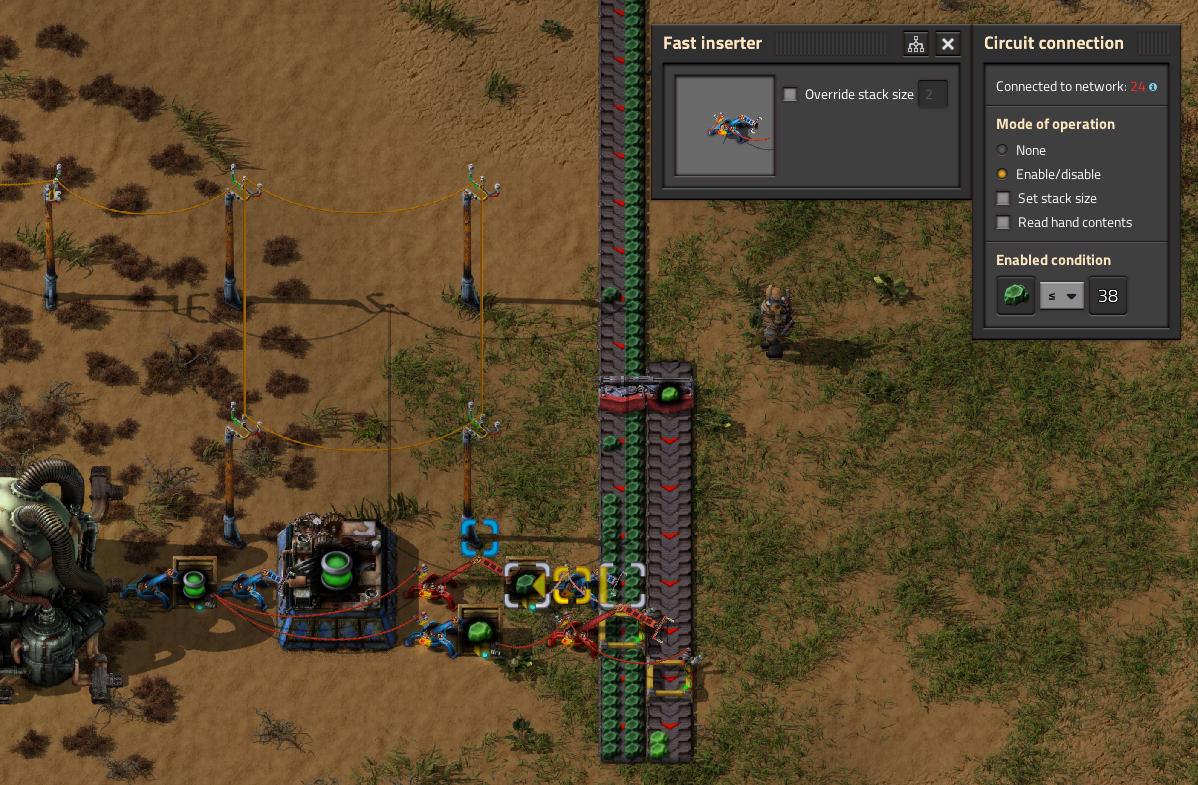Click the override stack size number field
Image resolution: width=1198 pixels, height=785 pixels.
932,95
